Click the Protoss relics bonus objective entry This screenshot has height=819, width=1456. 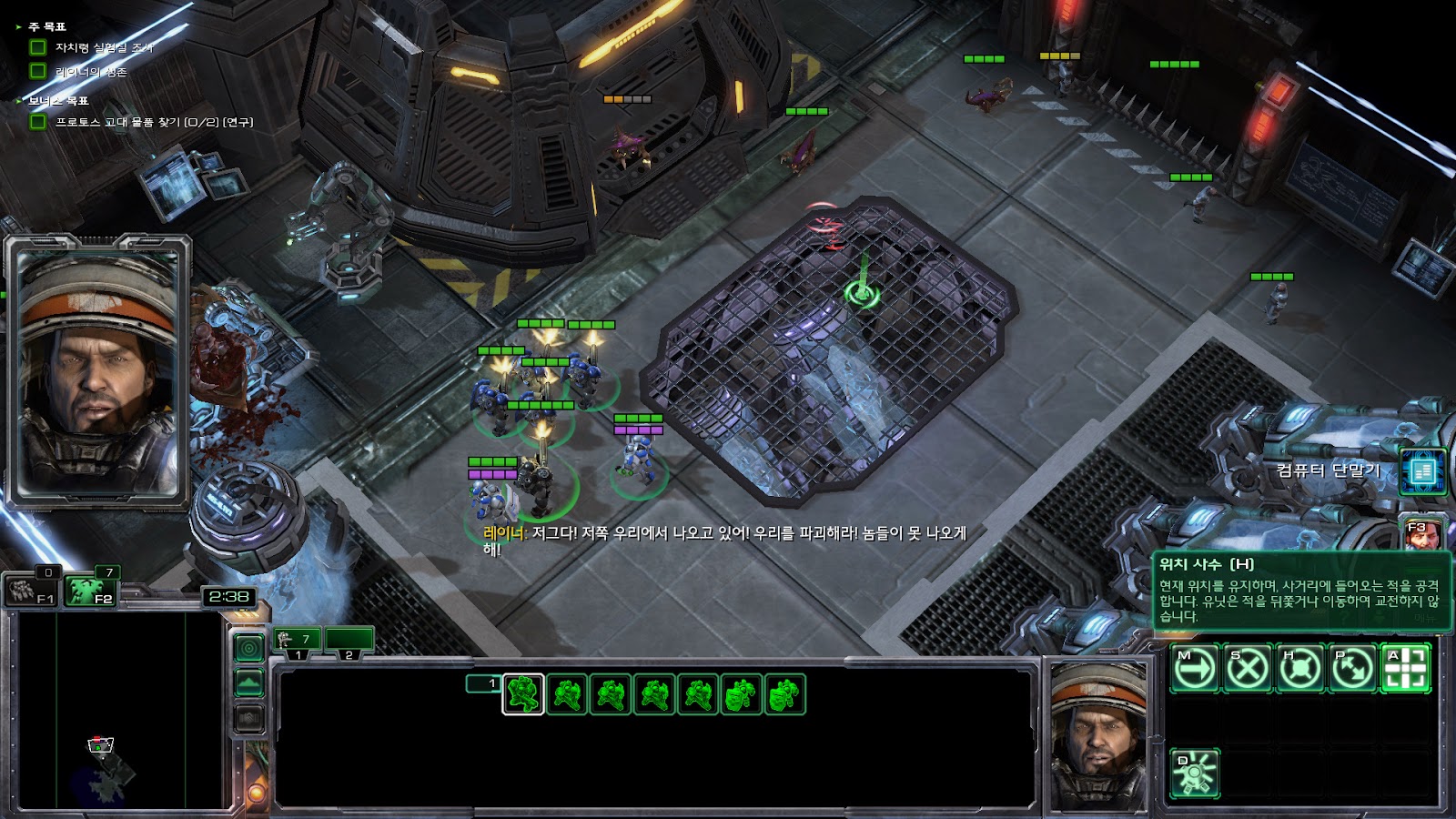[154, 122]
